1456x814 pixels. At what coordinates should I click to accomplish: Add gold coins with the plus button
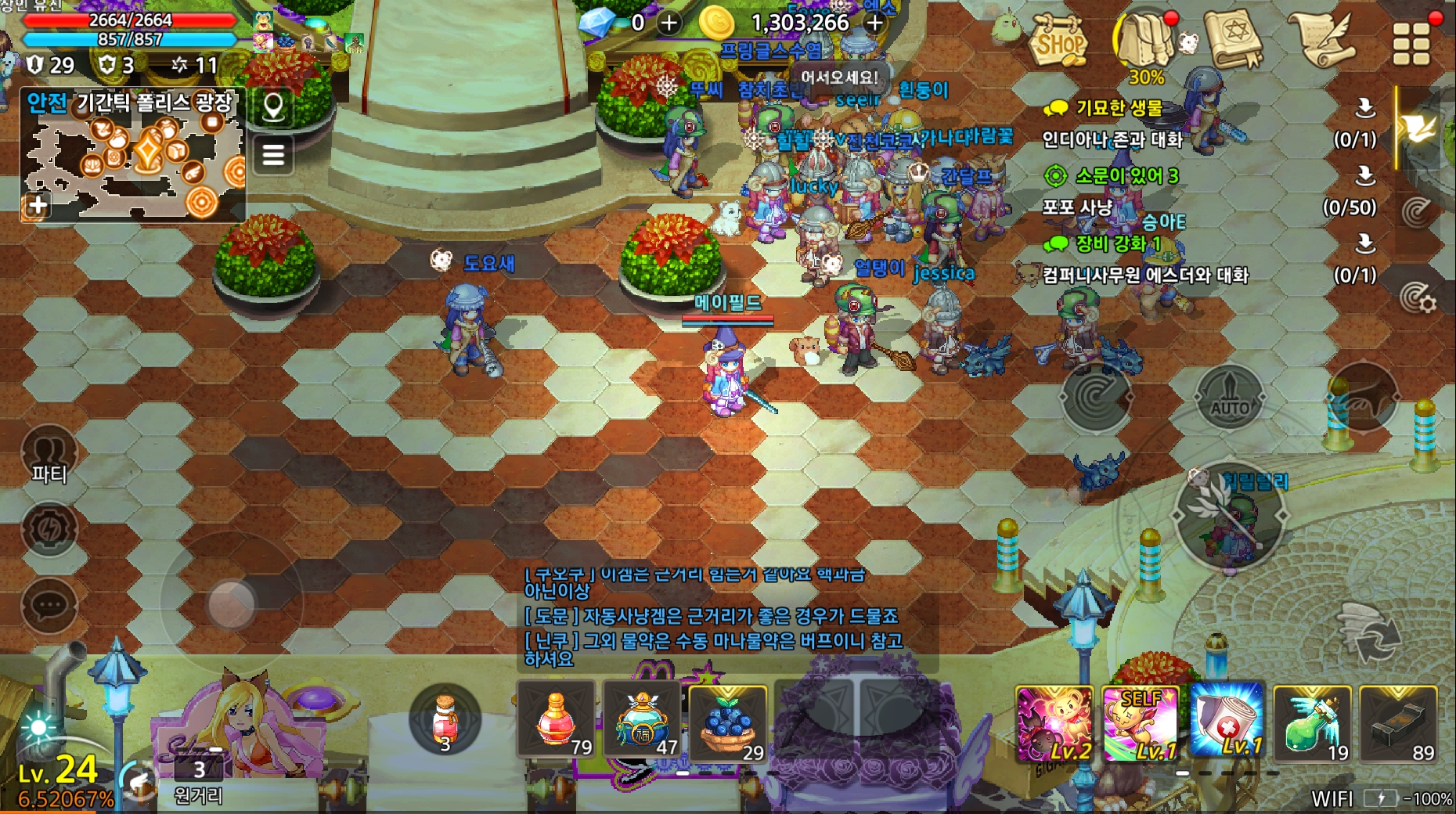[875, 23]
